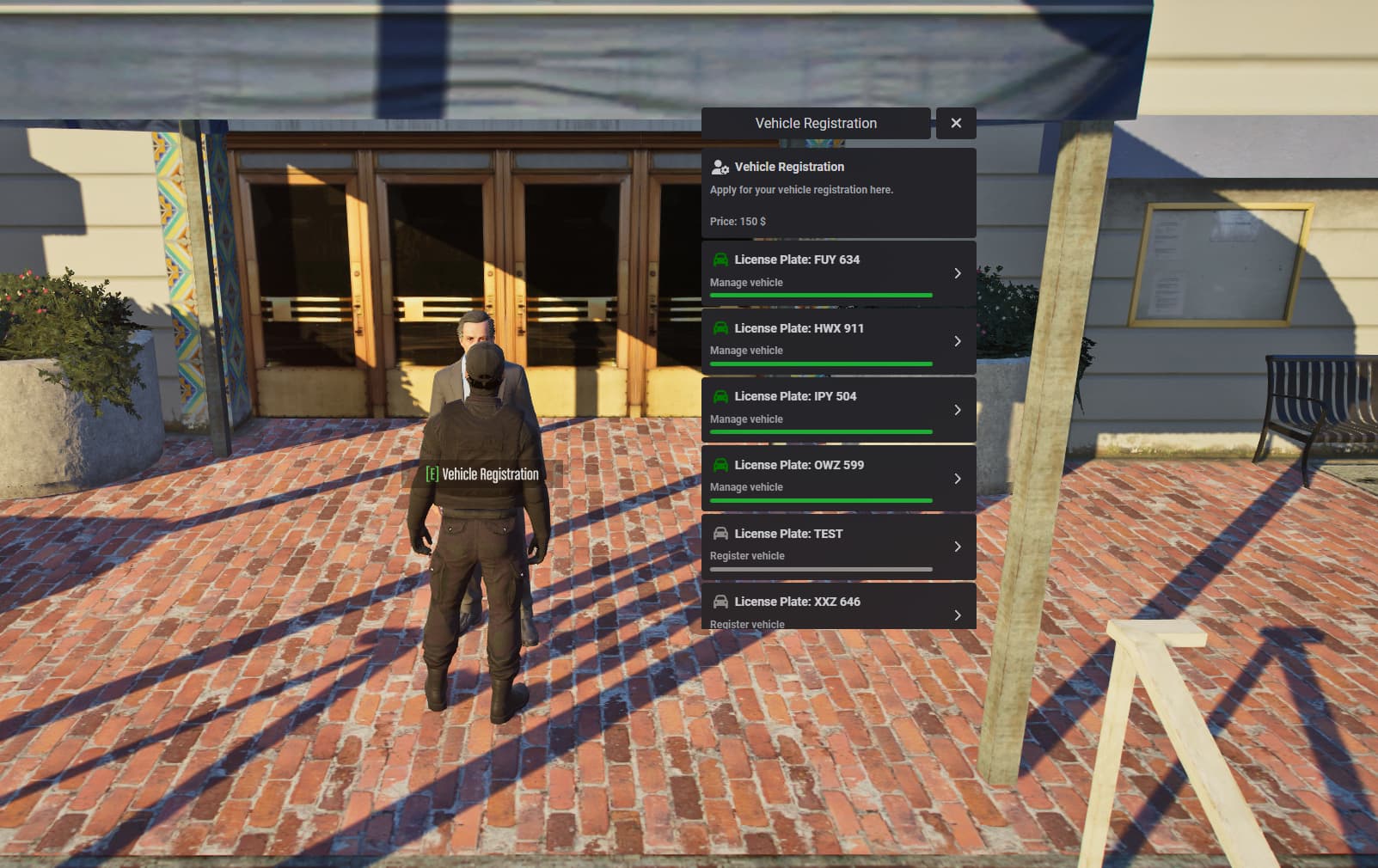Viewport: 1378px width, 868px height.
Task: Click the Price: 150 $ info panel
Action: click(739, 221)
